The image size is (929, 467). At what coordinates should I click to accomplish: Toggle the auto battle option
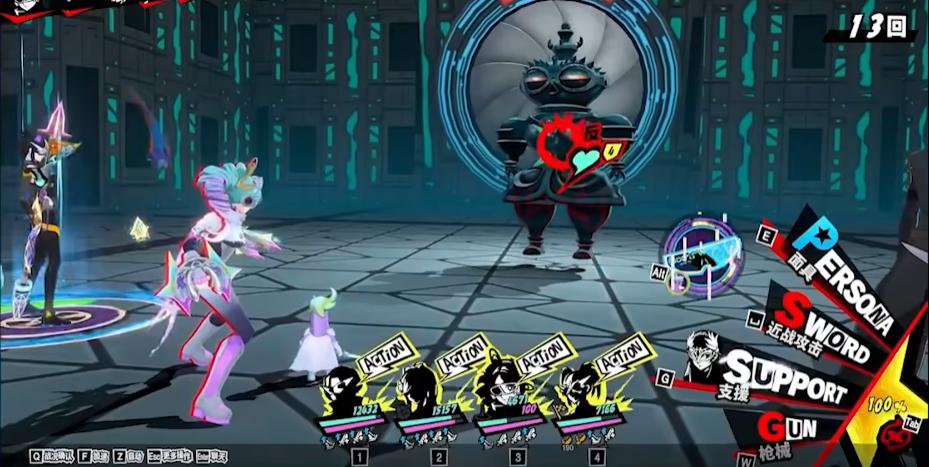[x=126, y=456]
